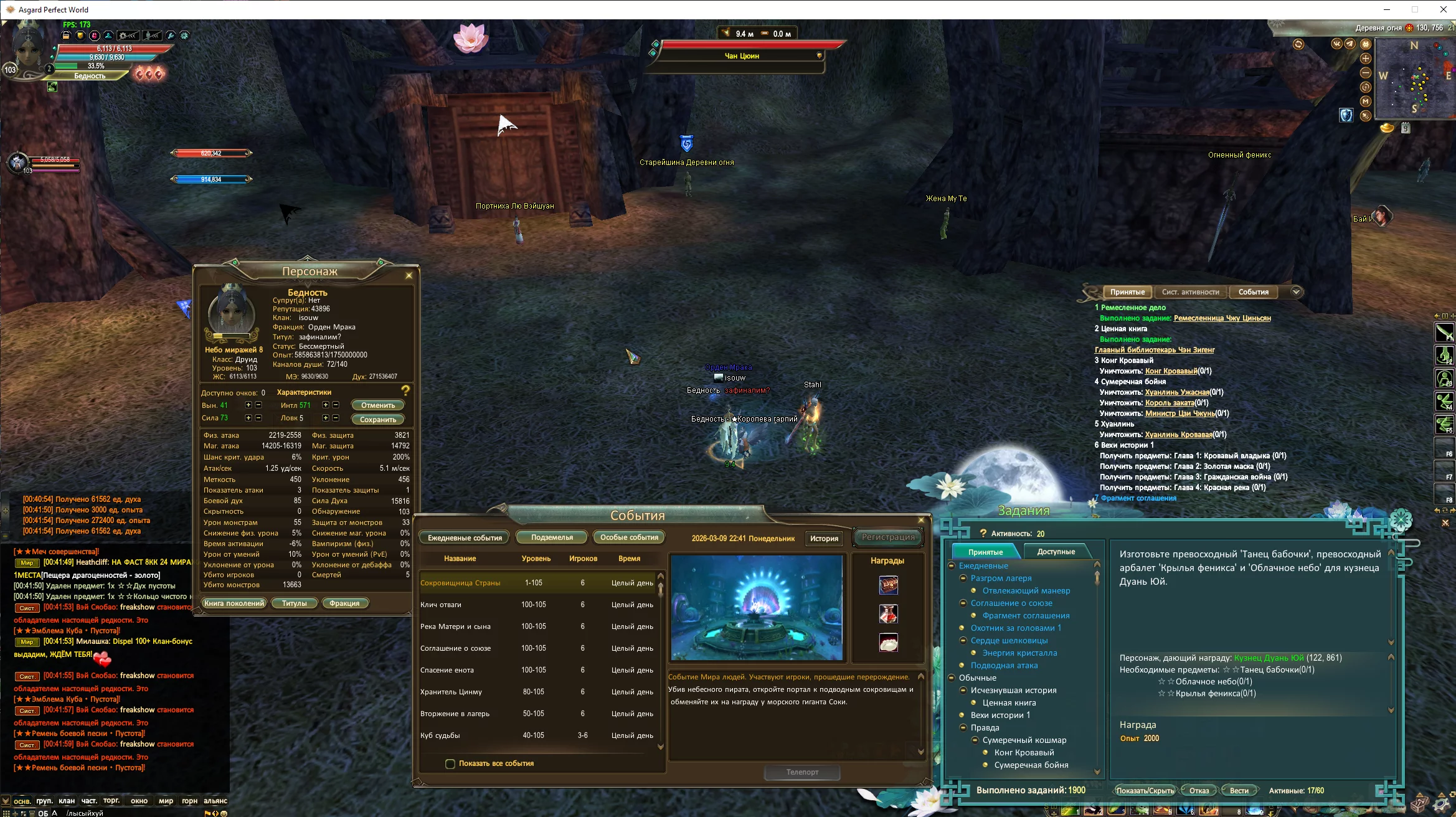
Task: Open the Сист. активности tracker tab
Action: tap(1190, 292)
